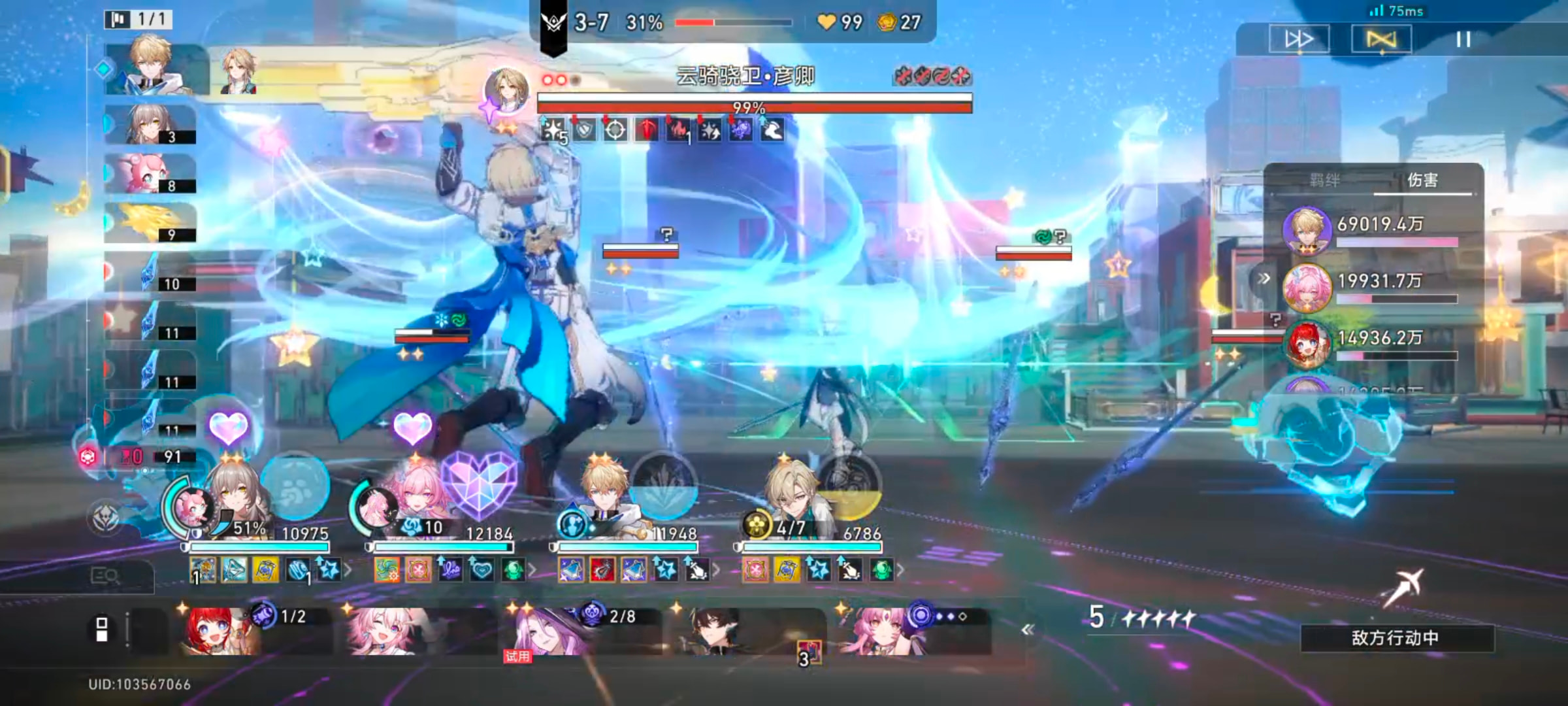1568x706 pixels.
Task: Collapse the bench row with the left double arrow
Action: point(1028,630)
